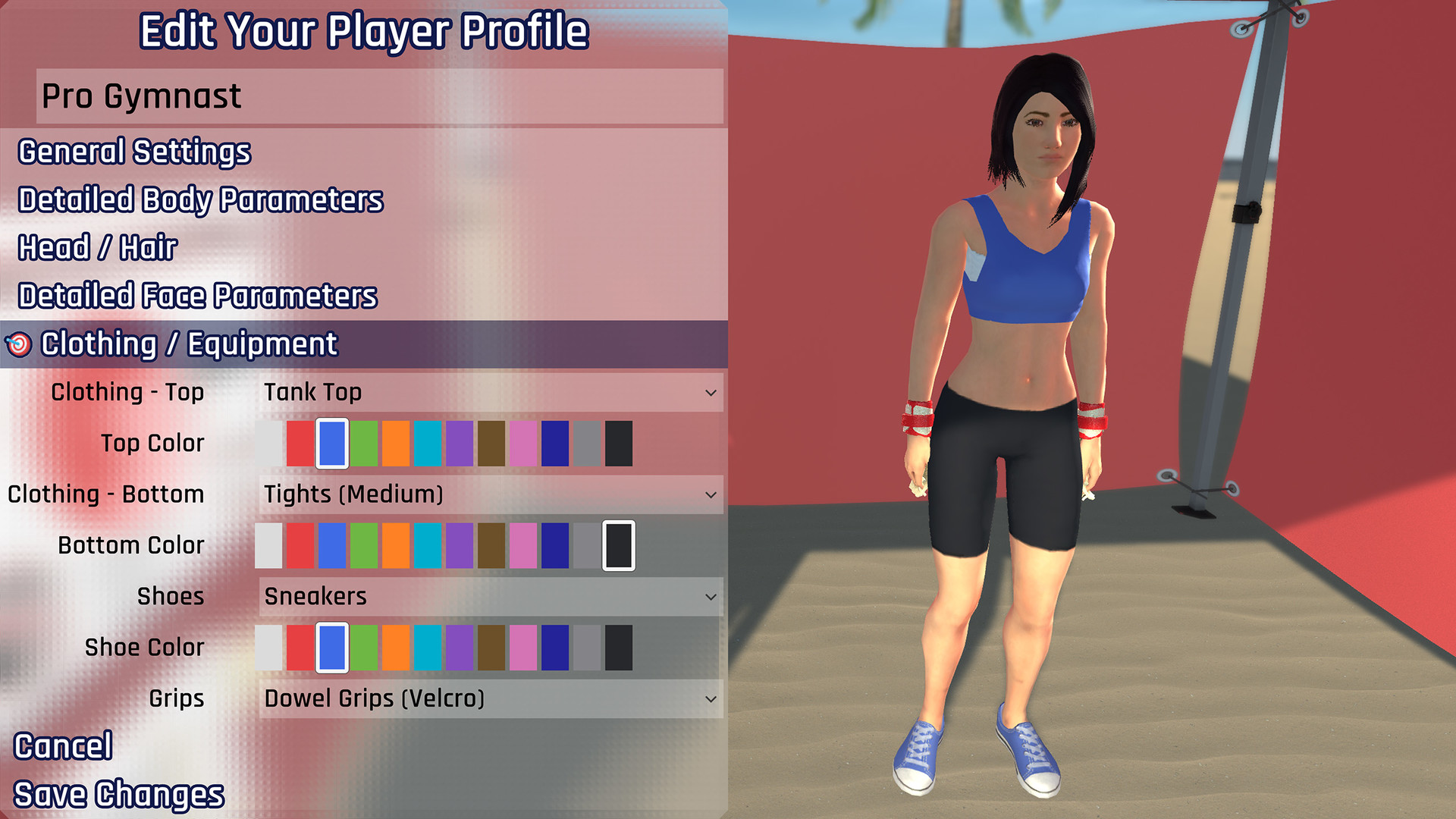This screenshot has width=1456, height=819.
Task: Click Cancel to discard edits
Action: [64, 745]
